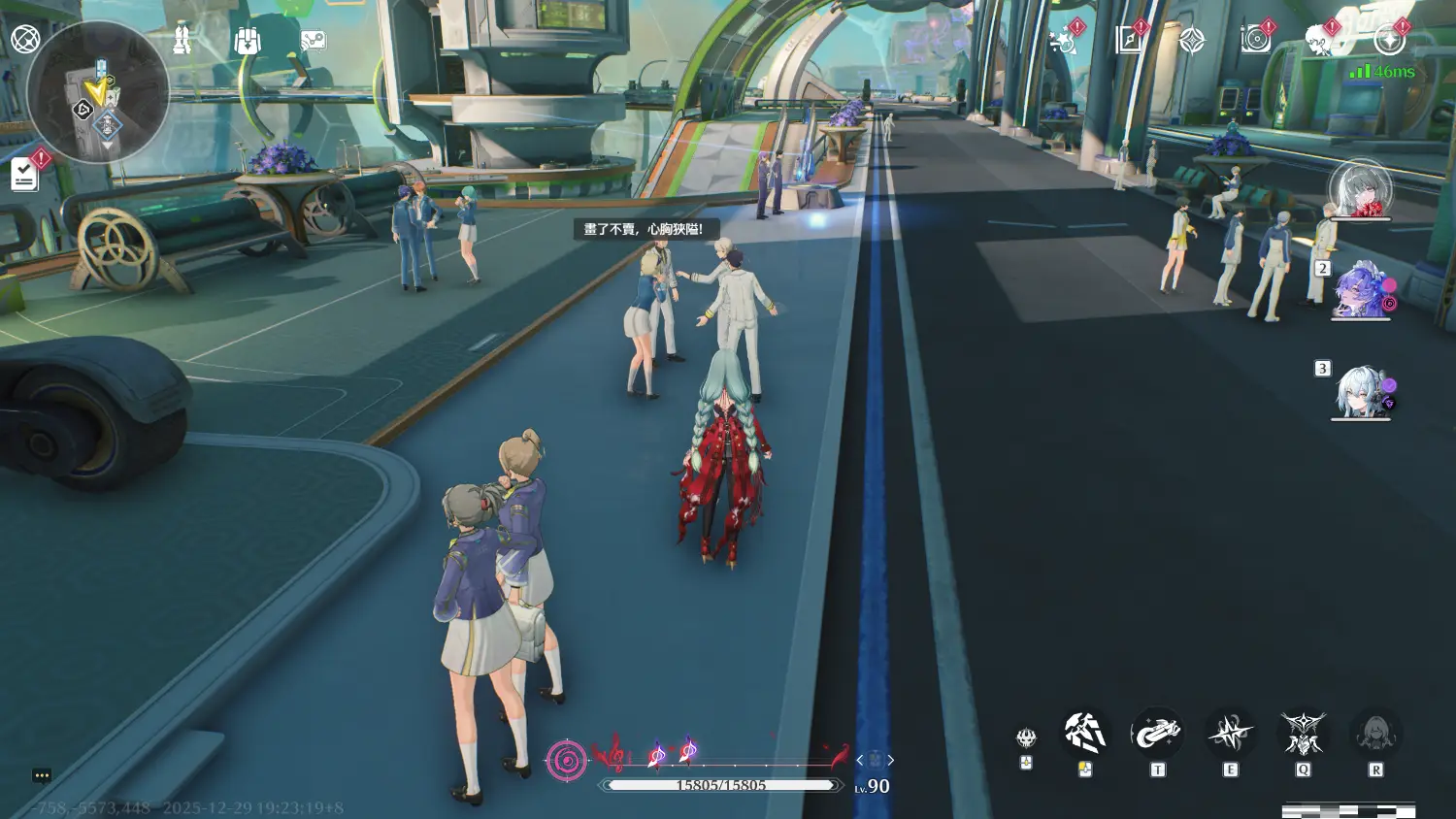Click the node-path speech bubble icon
Image resolution: width=1456 pixels, height=819 pixels.
click(313, 41)
